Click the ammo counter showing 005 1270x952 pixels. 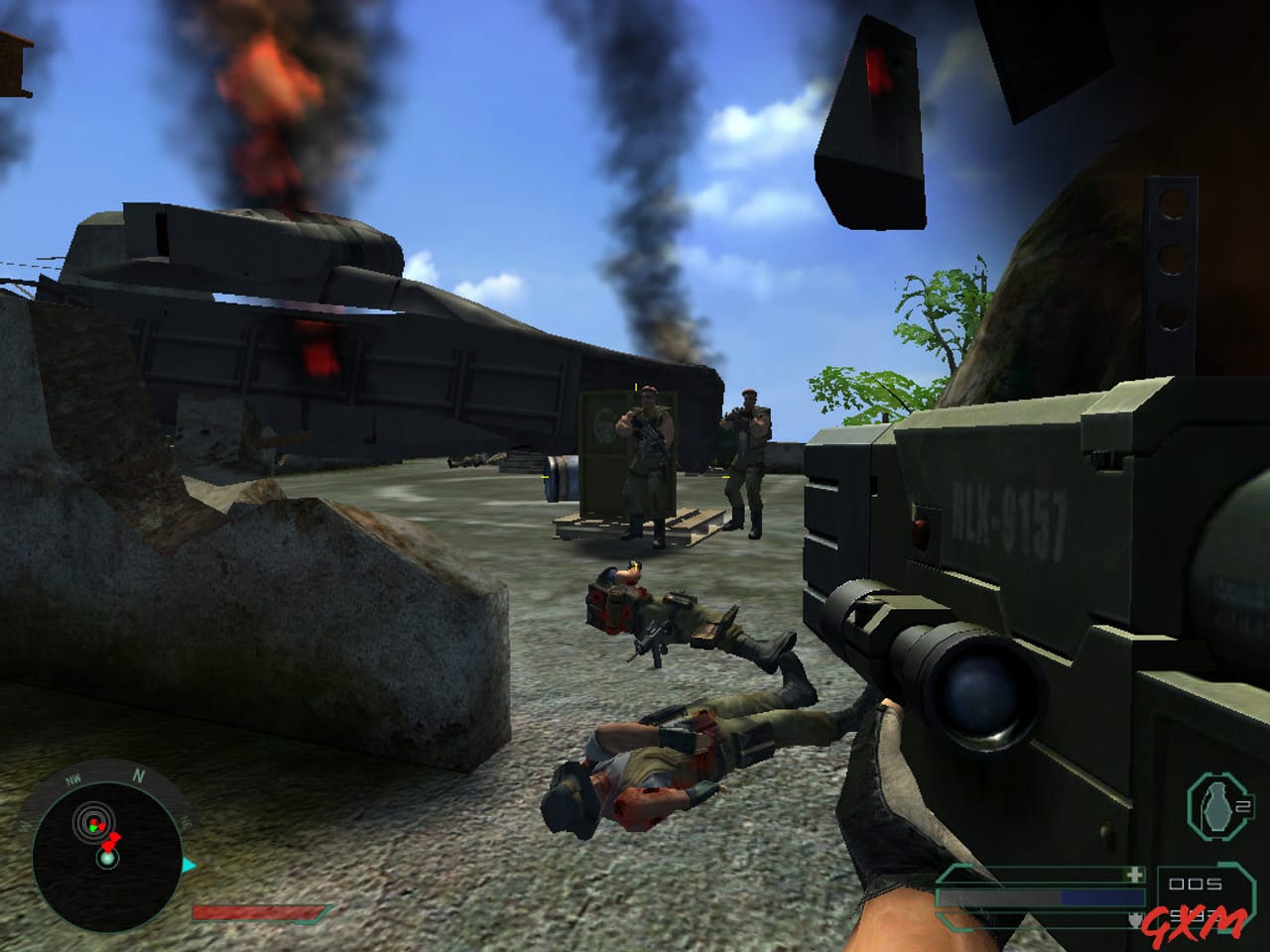click(1194, 883)
